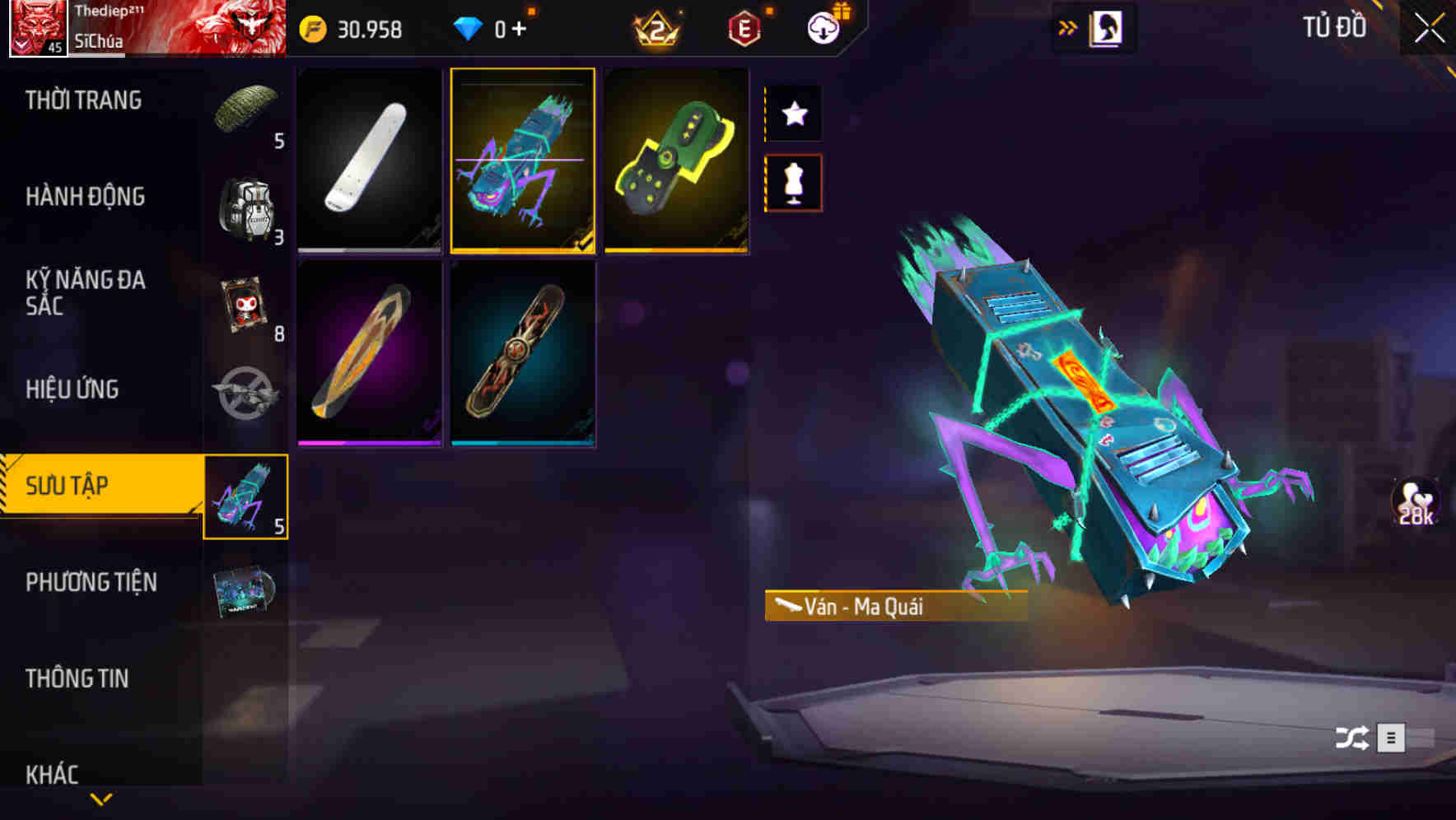Expand more categories with the down chevron
1456x820 pixels.
tap(101, 799)
